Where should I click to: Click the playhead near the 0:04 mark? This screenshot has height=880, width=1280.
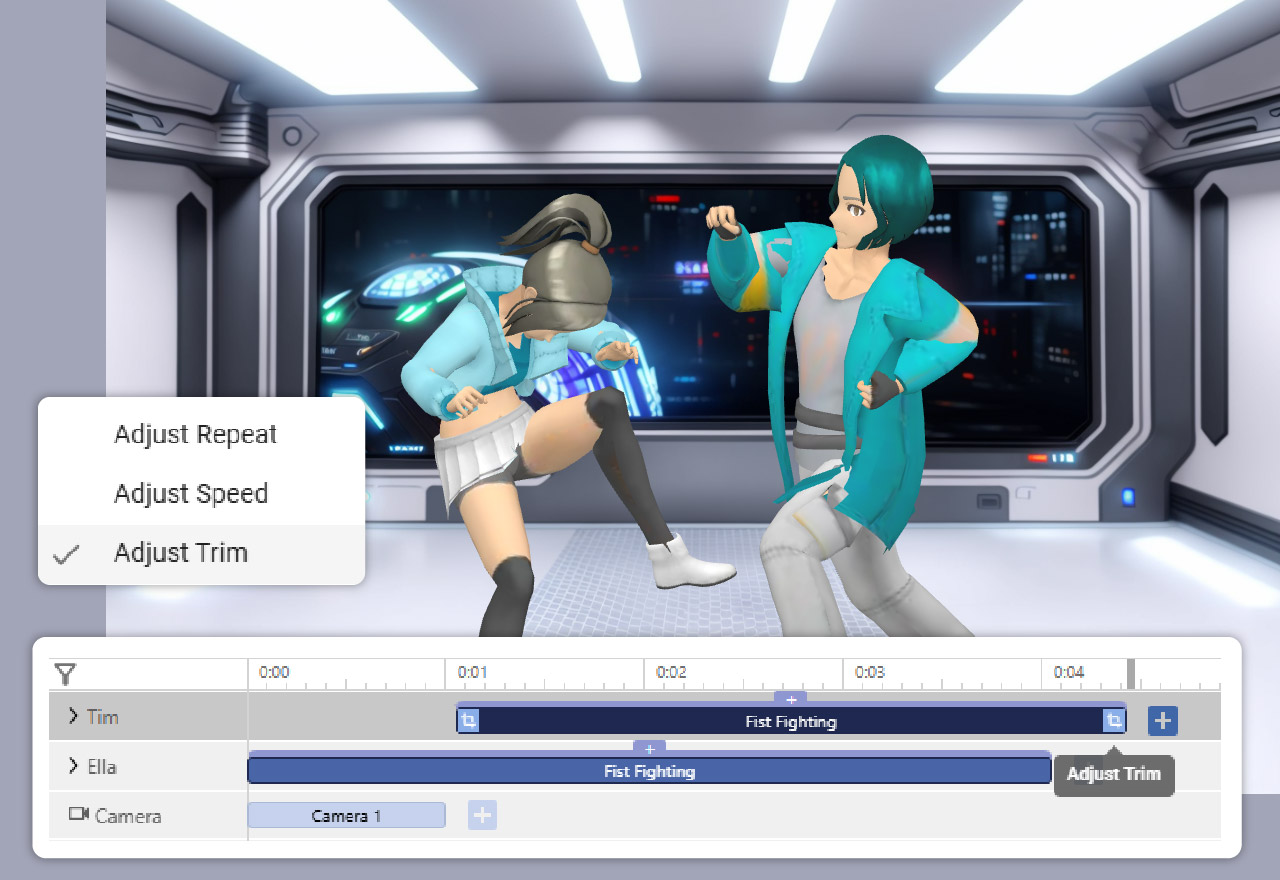[1131, 673]
